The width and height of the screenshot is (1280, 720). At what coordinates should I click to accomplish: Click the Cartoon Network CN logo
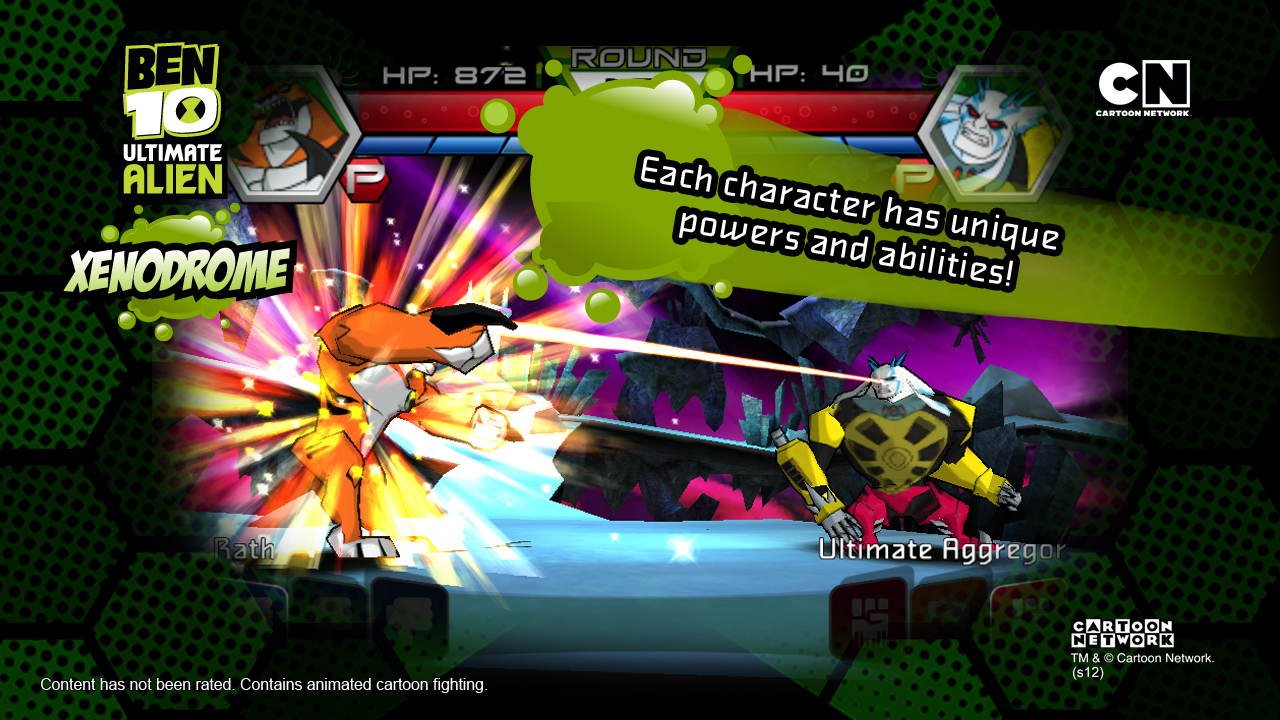(x=1143, y=87)
